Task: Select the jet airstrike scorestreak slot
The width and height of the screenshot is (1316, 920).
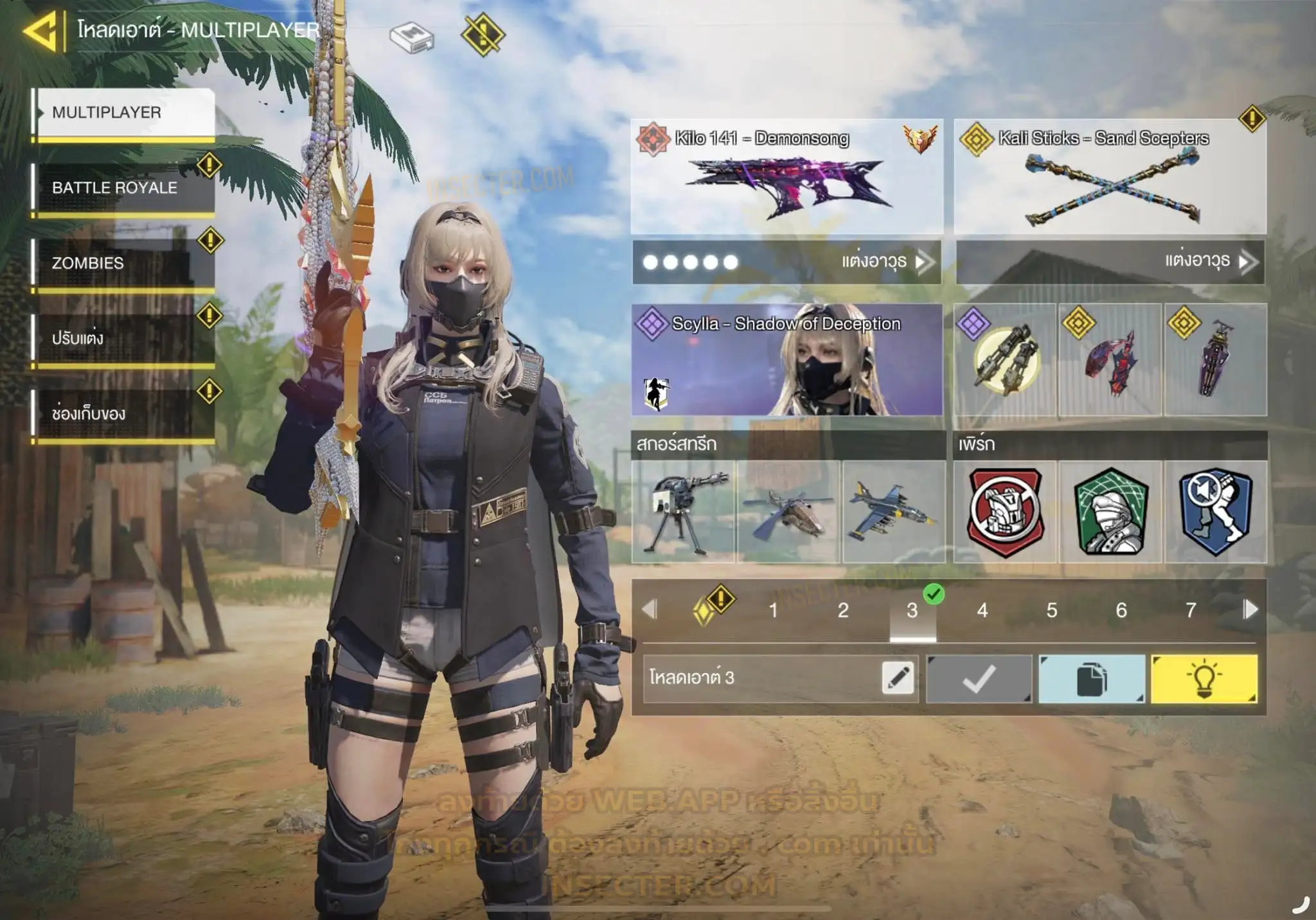Action: [894, 512]
